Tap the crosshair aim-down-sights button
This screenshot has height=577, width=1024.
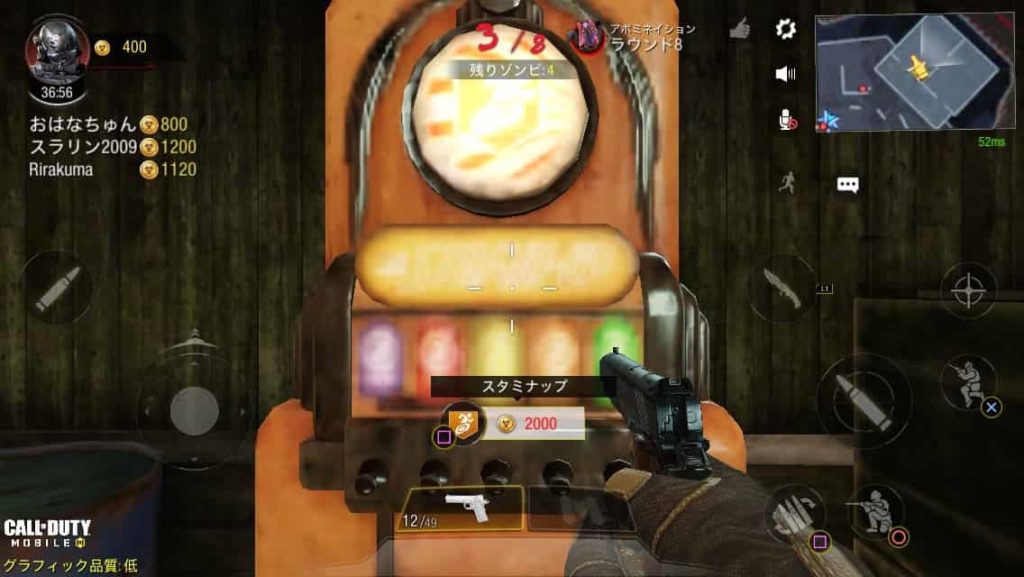[x=968, y=291]
